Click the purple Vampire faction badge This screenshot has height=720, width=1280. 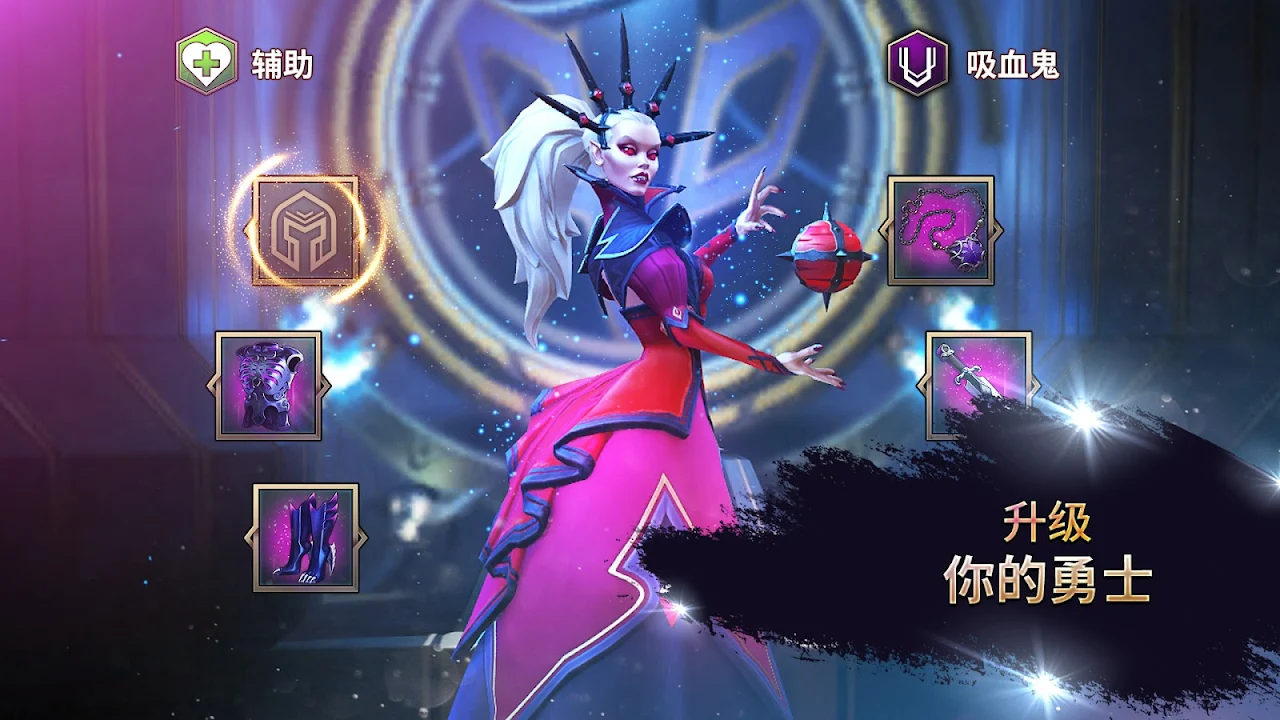coord(917,63)
